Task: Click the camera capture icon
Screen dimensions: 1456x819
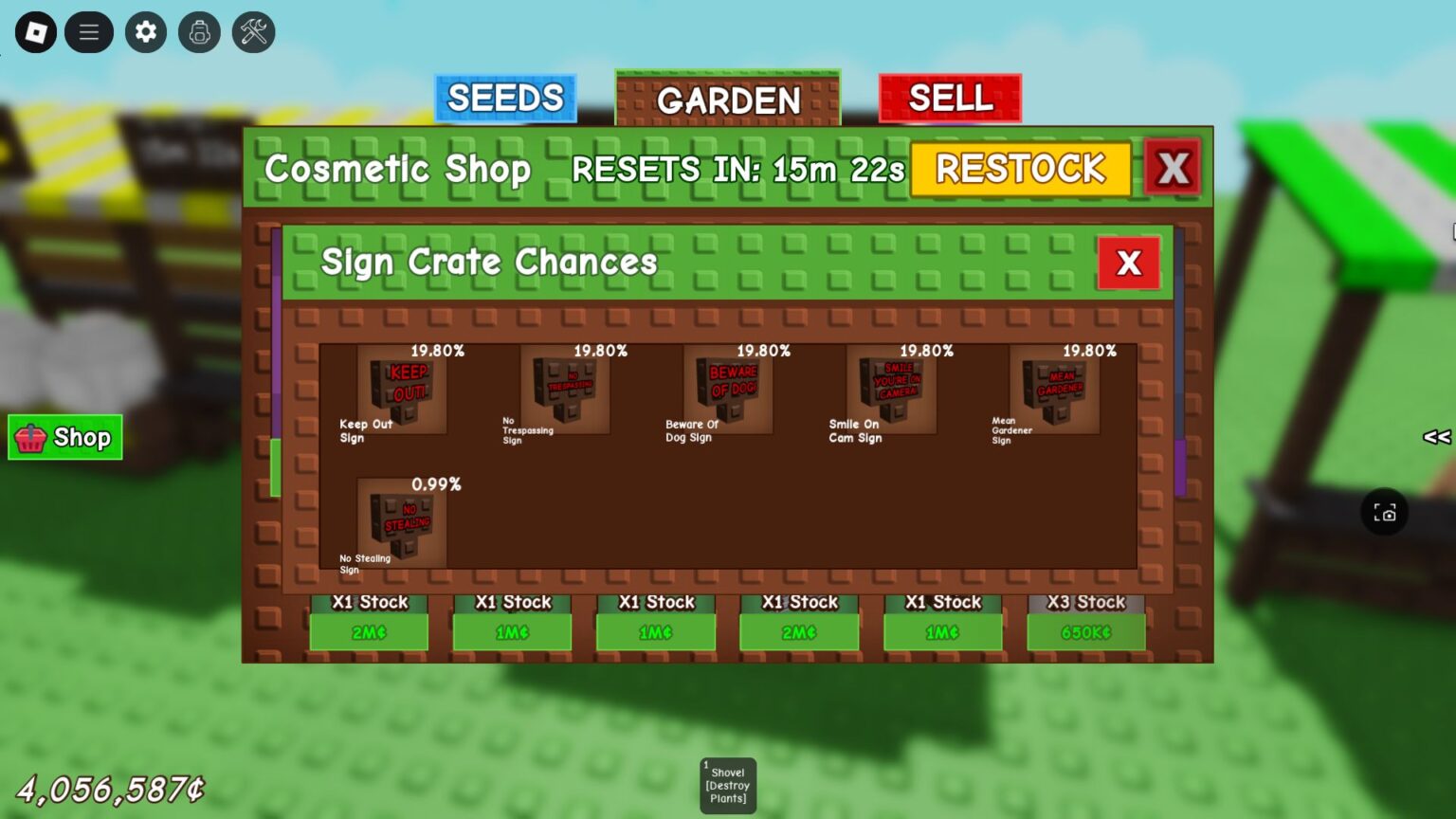Action: 1385,512
